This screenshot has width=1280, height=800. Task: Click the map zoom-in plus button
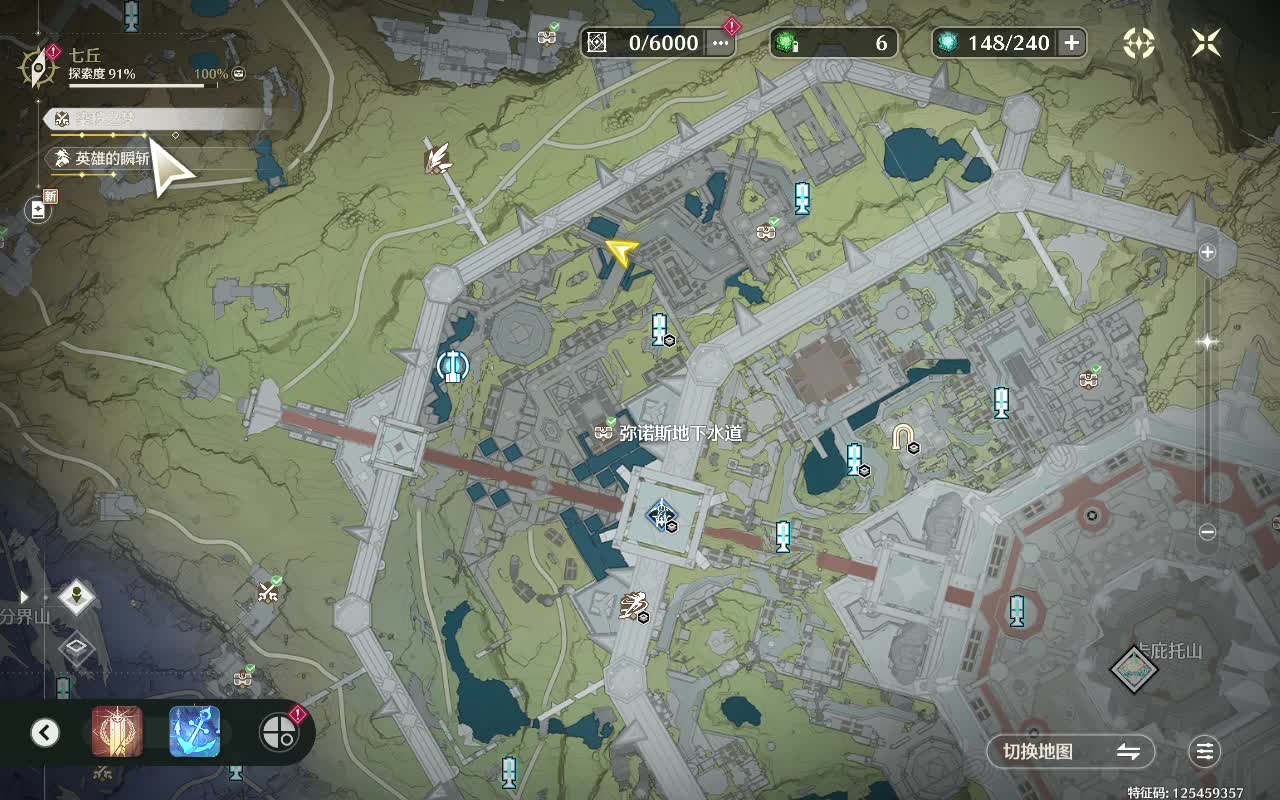pos(1207,252)
